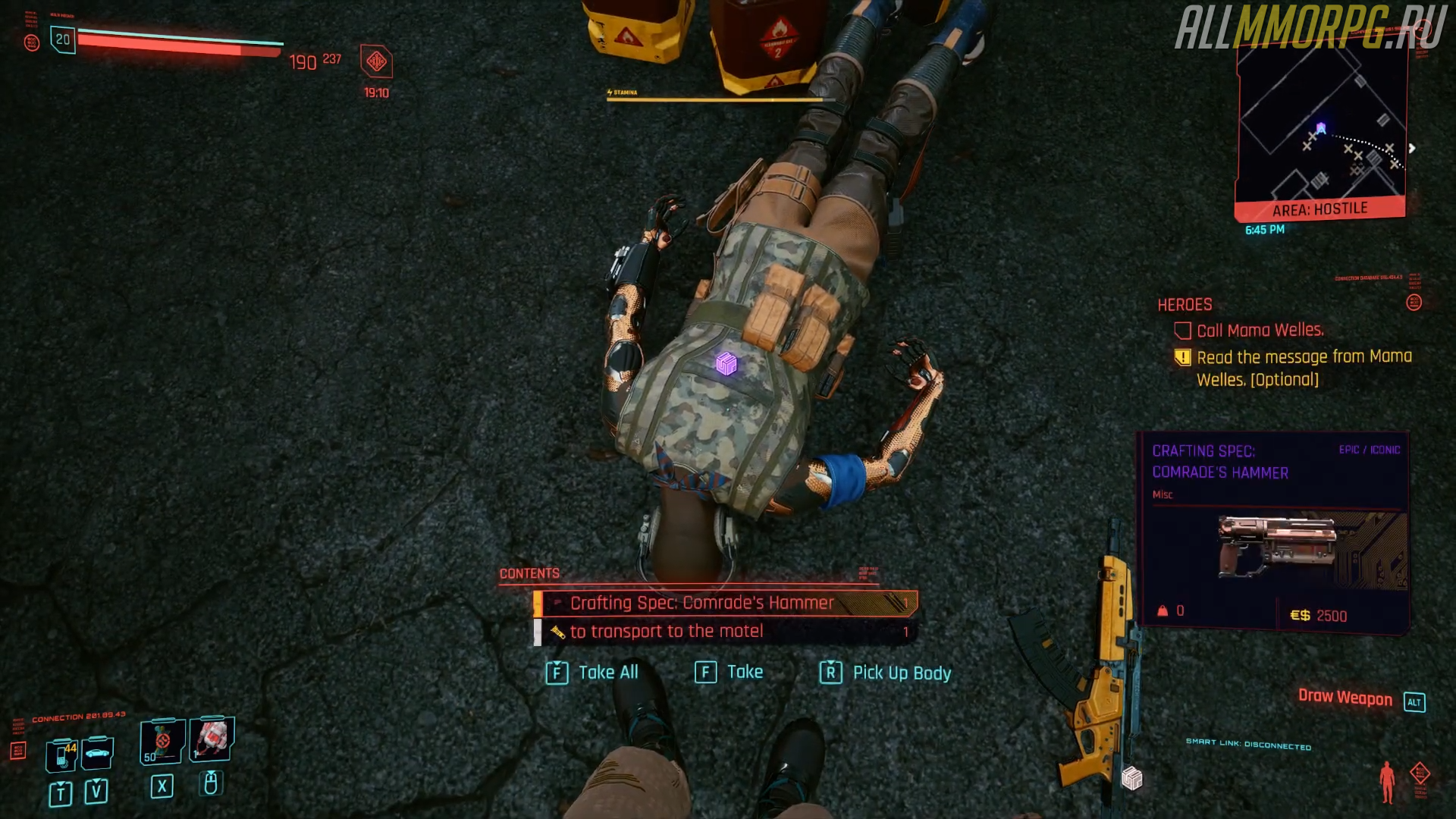Select the Call Mama Welles objective
This screenshot has width=1456, height=819.
(1259, 331)
